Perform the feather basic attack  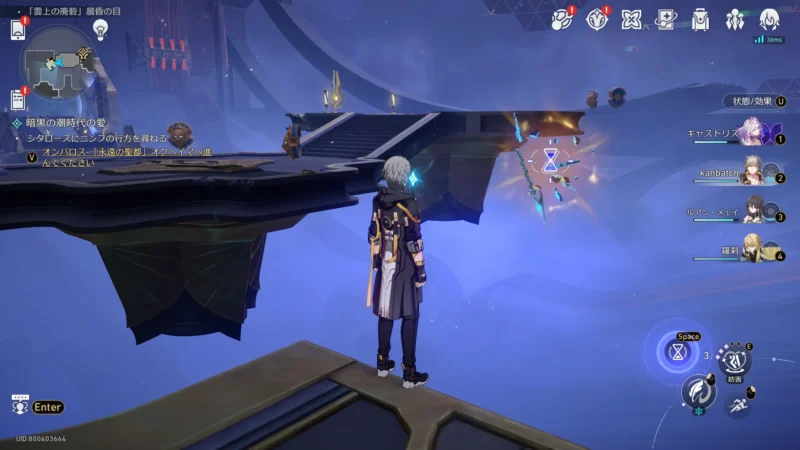699,394
